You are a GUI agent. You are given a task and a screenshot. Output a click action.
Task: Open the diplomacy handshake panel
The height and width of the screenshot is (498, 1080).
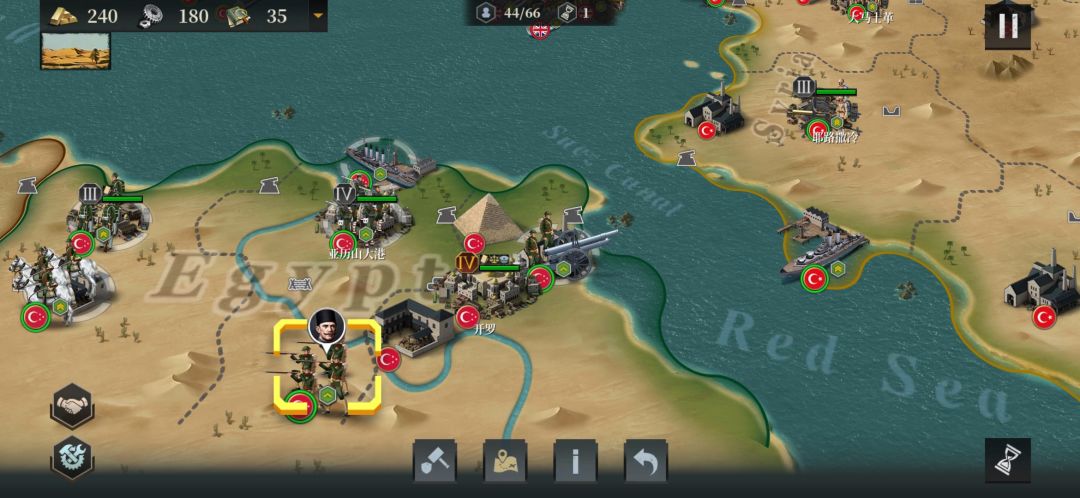coord(72,405)
